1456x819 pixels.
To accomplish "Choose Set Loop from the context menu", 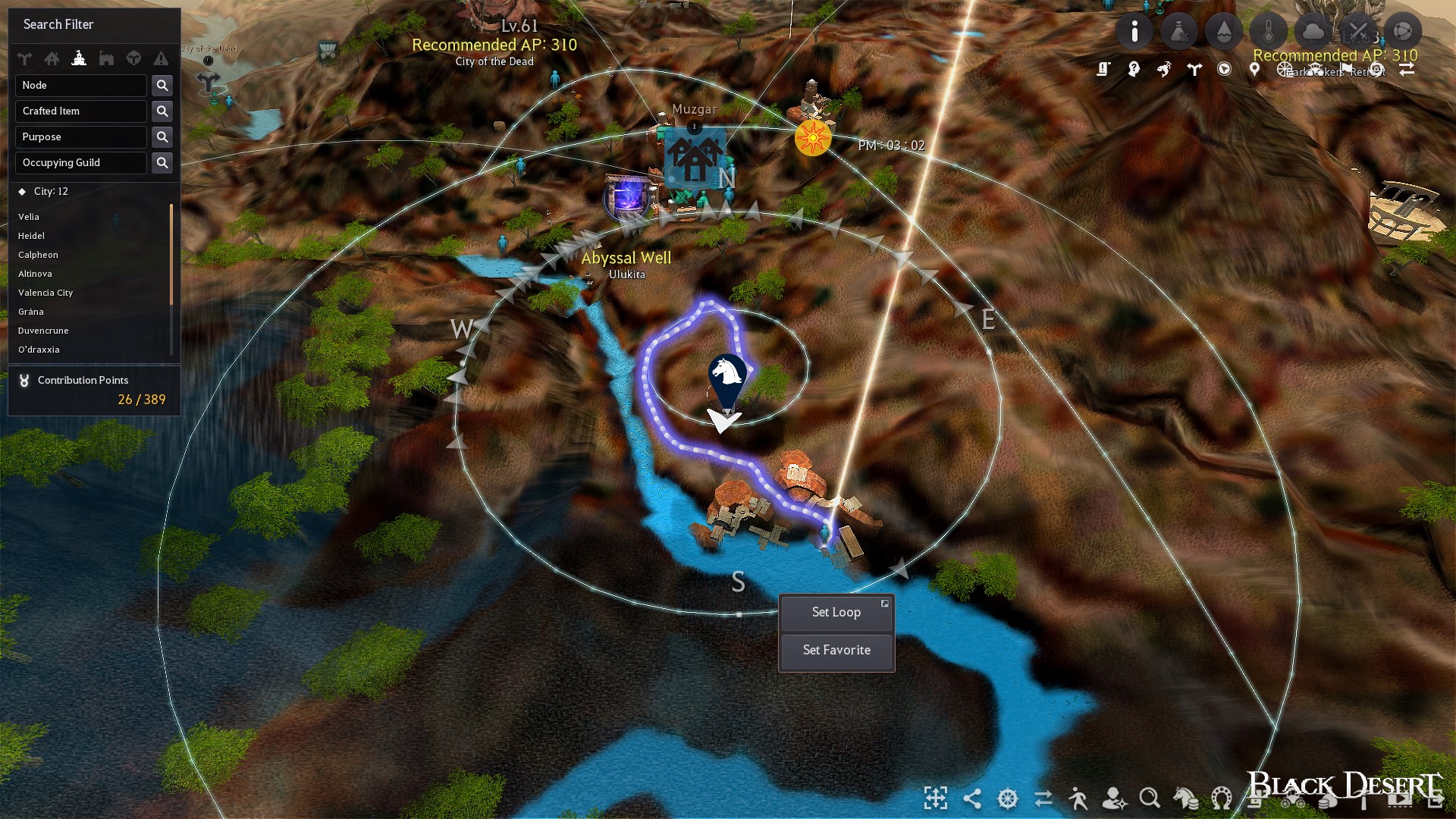I will coord(836,612).
